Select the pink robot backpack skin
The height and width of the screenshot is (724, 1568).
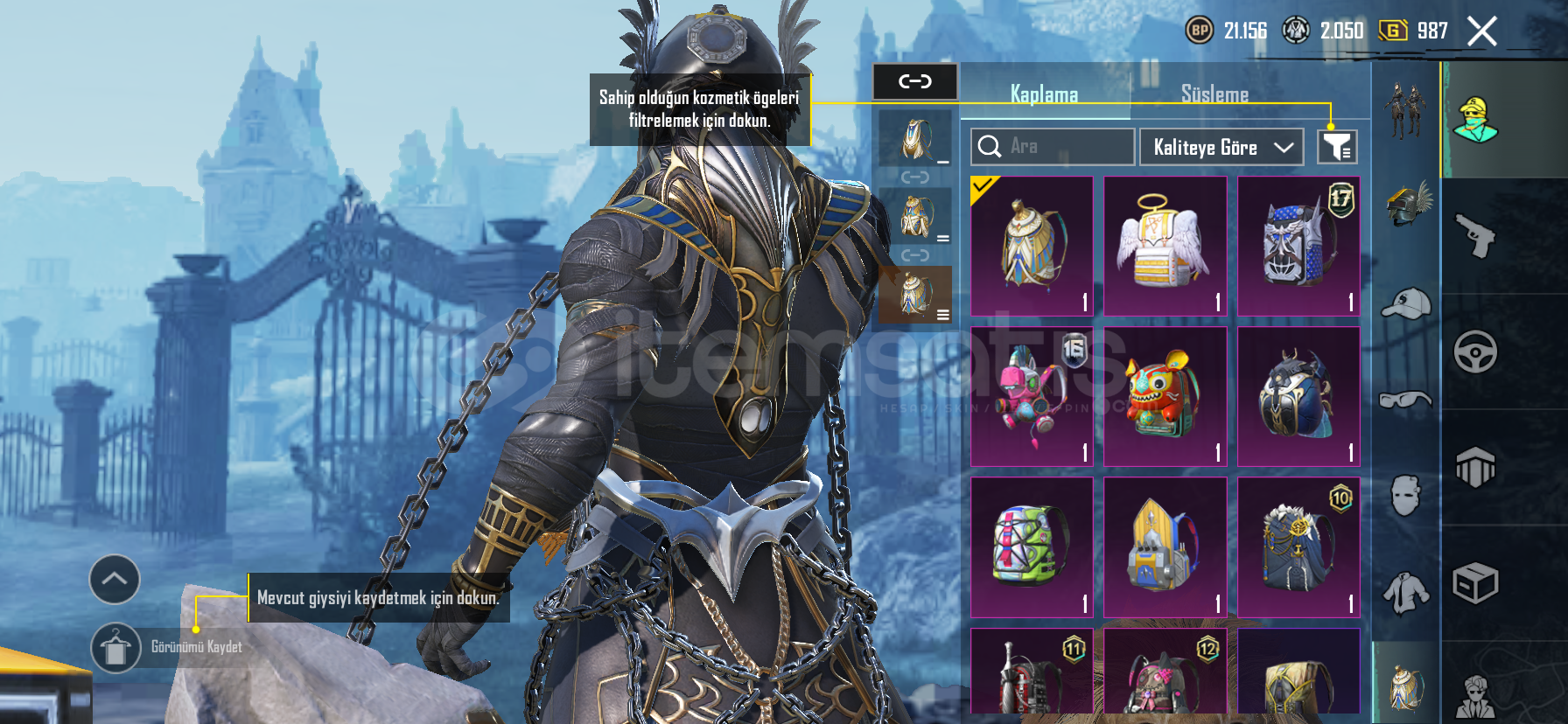1032,396
